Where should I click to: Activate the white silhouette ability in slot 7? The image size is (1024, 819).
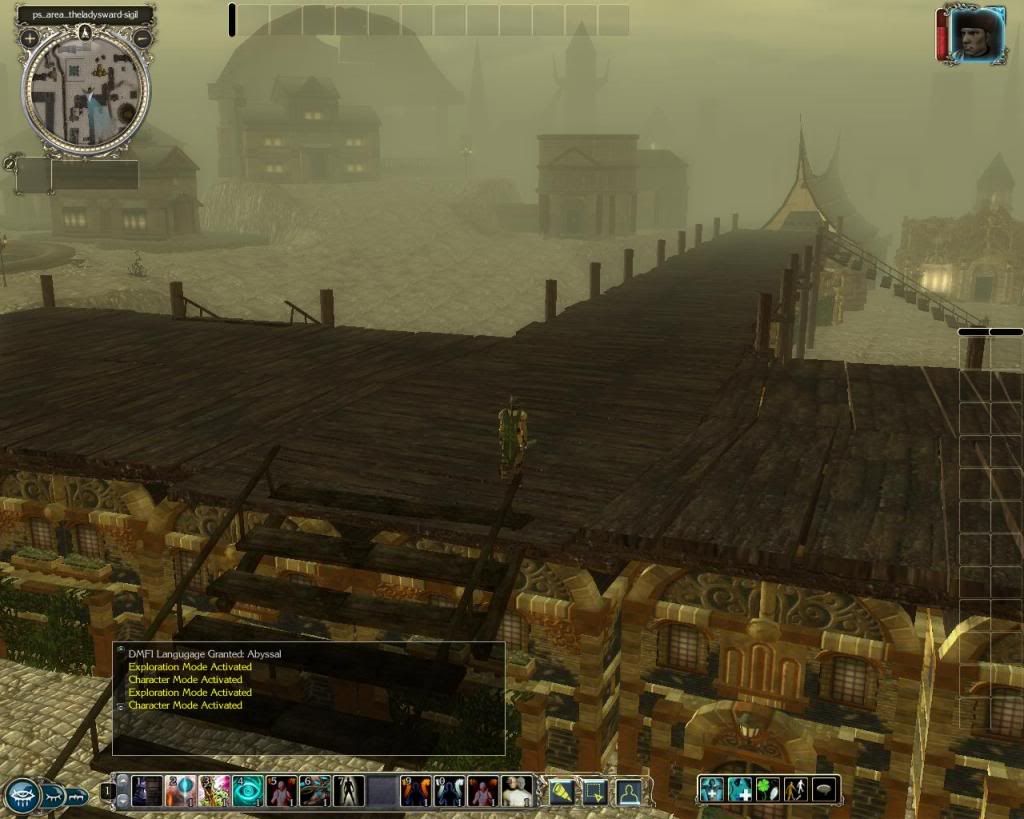point(349,791)
